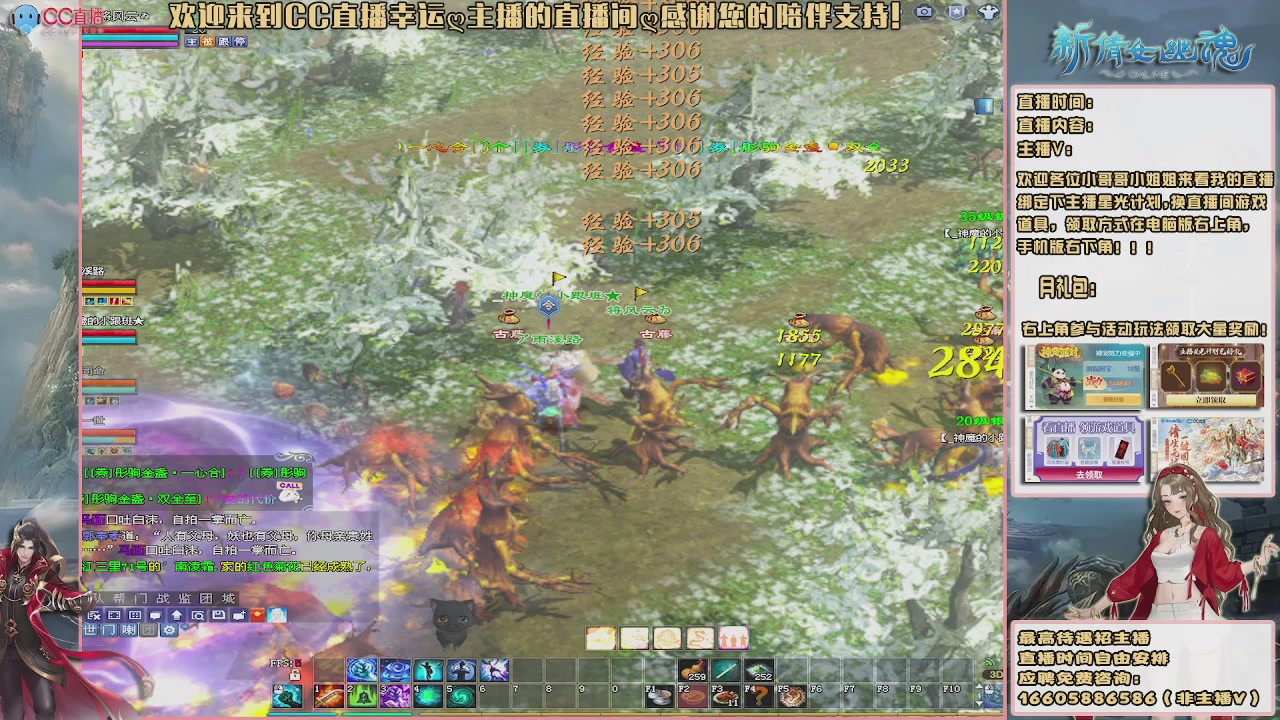
Task: Click the mail icon in the chat toolbar
Action: pos(219,615)
